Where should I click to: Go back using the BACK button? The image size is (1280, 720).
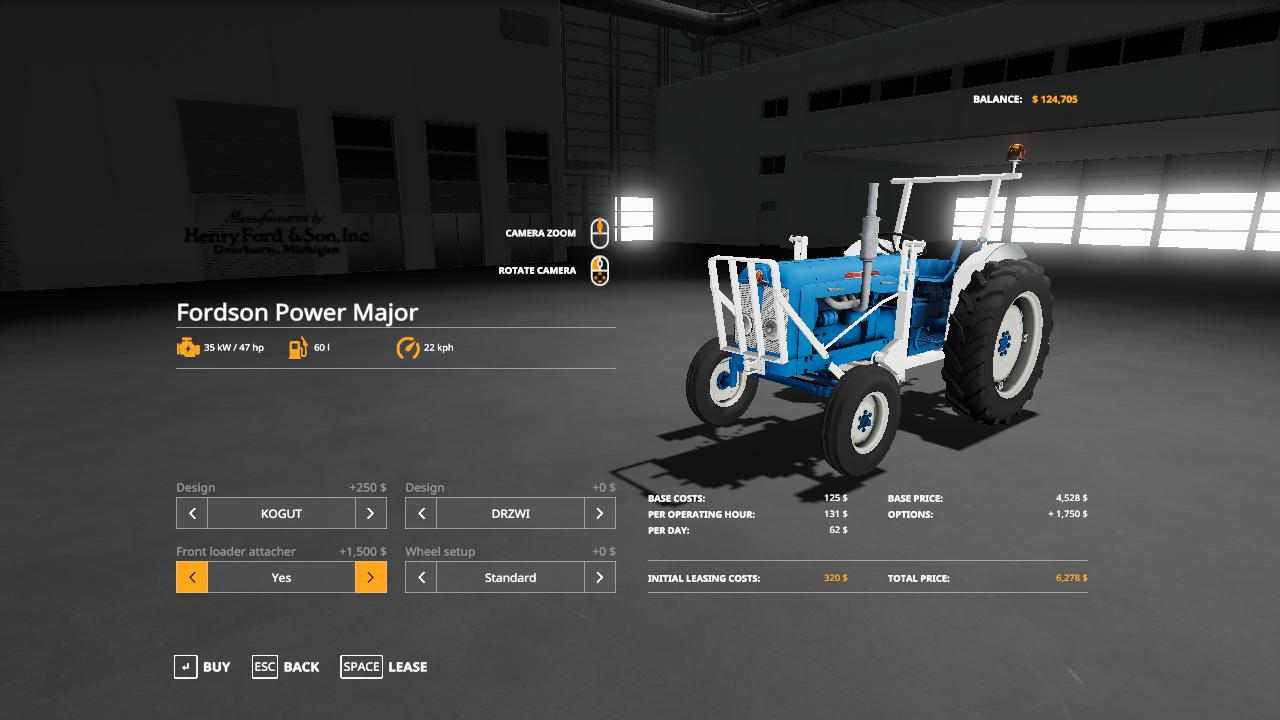286,667
